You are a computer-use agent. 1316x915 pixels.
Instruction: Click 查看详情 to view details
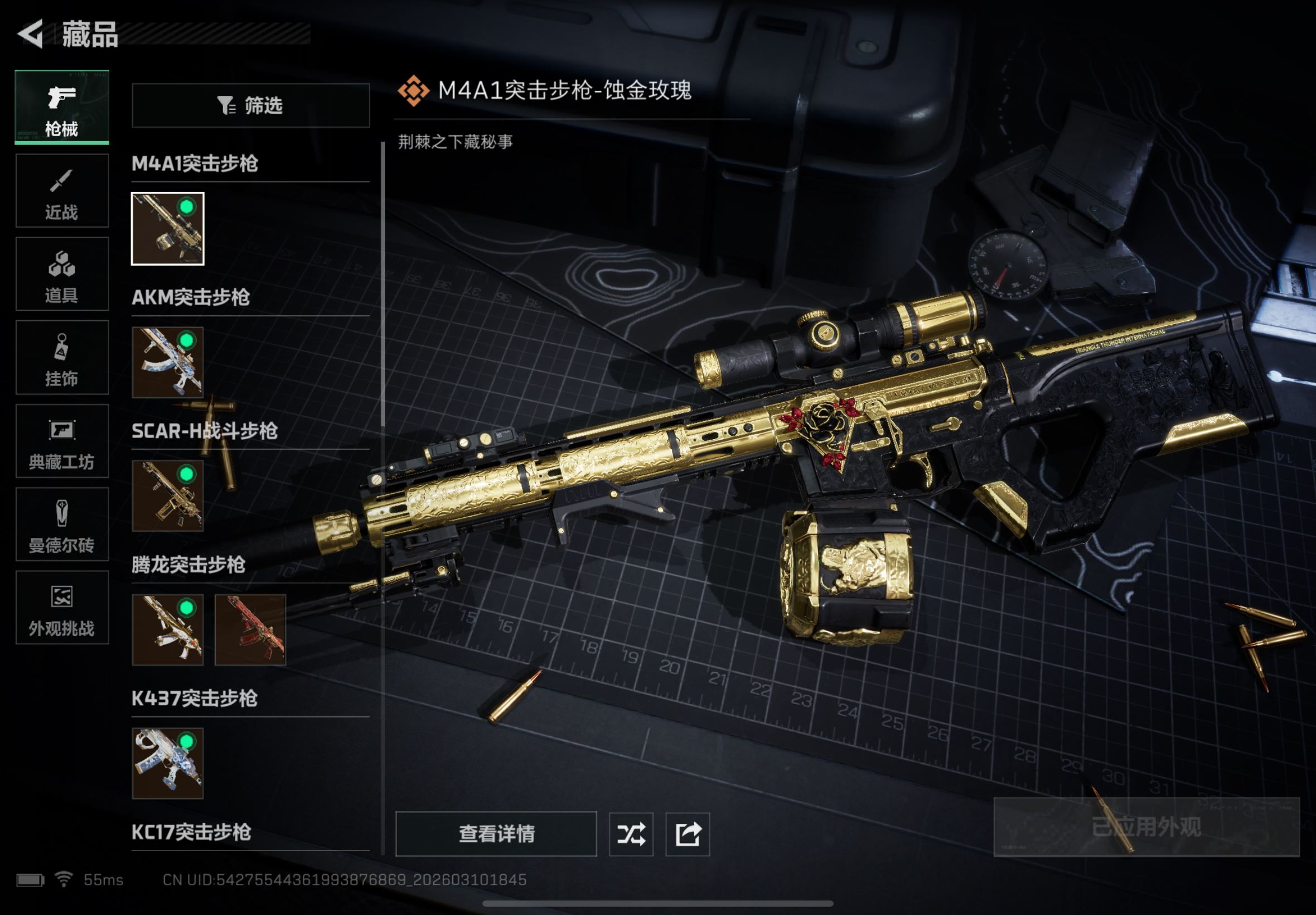(x=496, y=834)
